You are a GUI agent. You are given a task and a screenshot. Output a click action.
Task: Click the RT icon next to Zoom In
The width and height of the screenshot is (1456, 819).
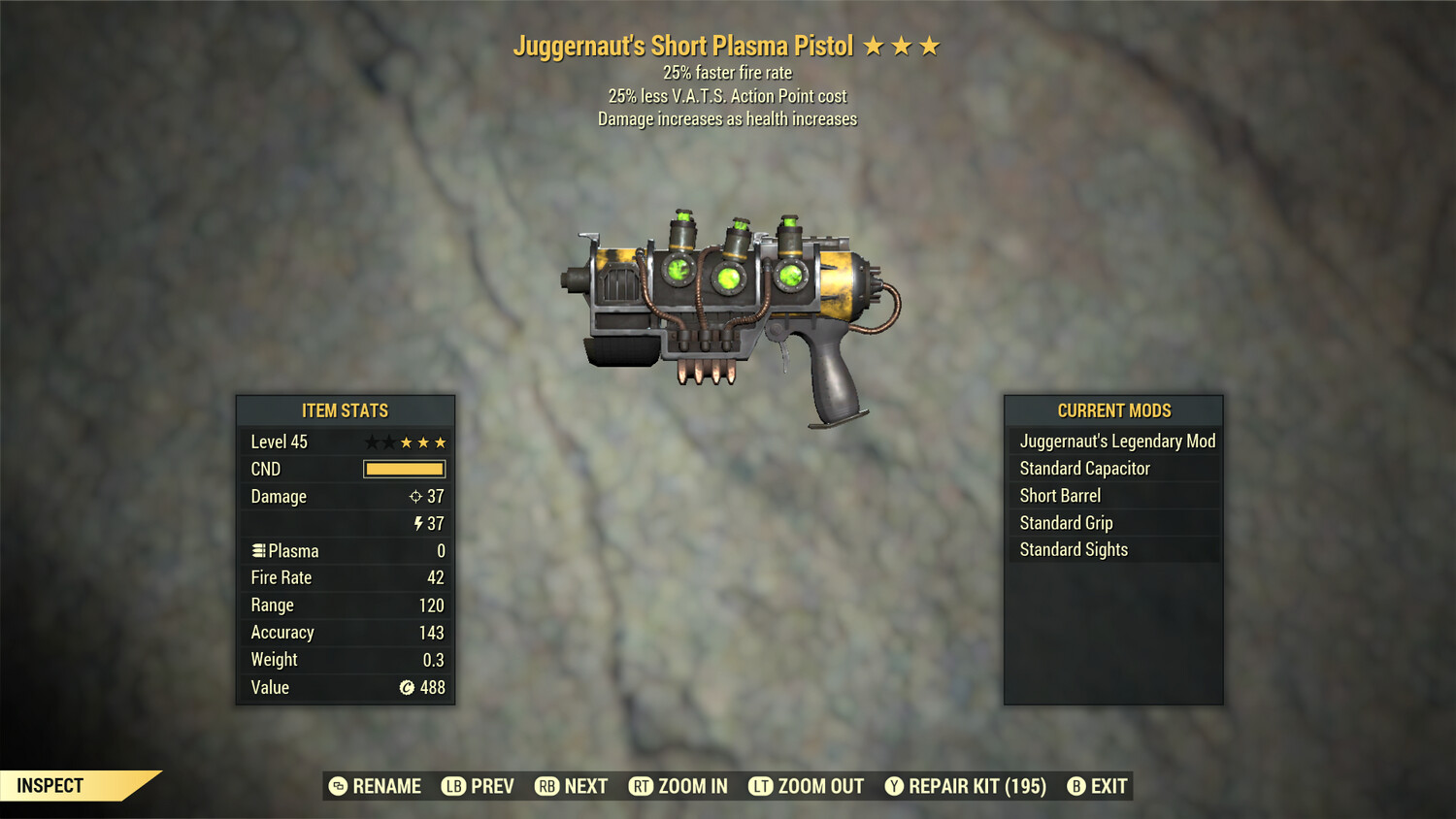(642, 786)
